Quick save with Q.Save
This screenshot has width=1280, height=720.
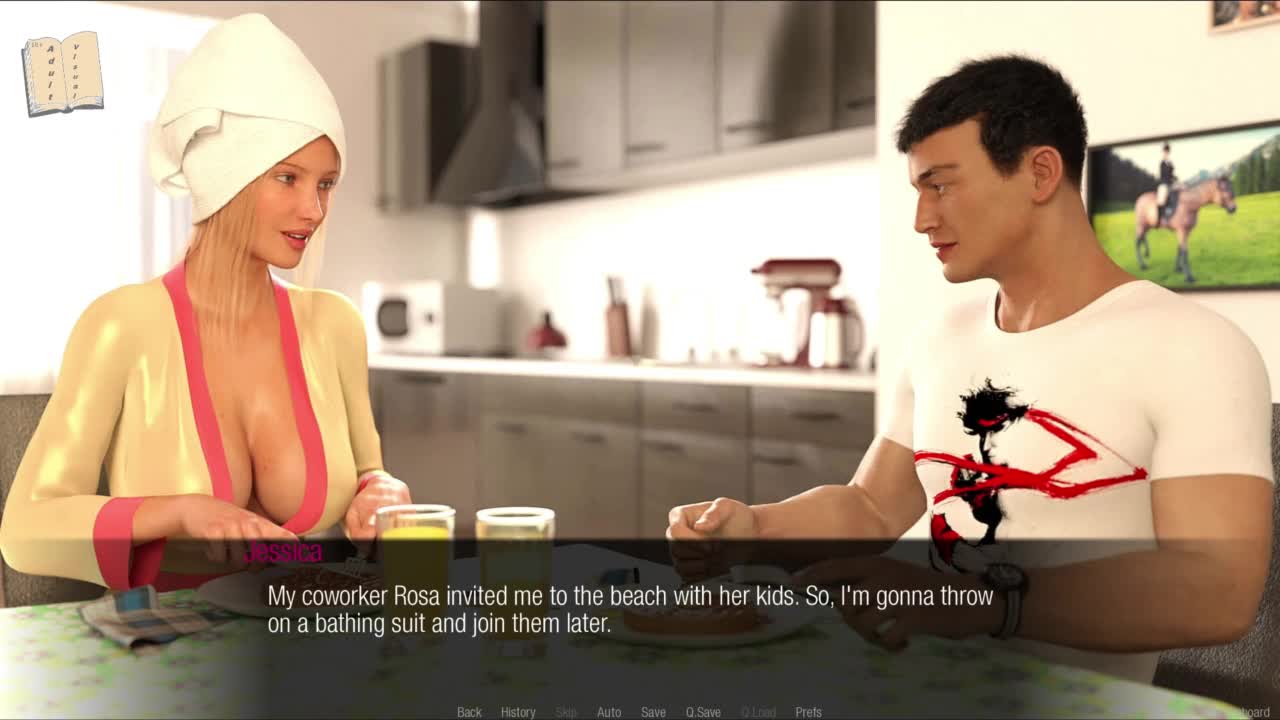click(703, 712)
